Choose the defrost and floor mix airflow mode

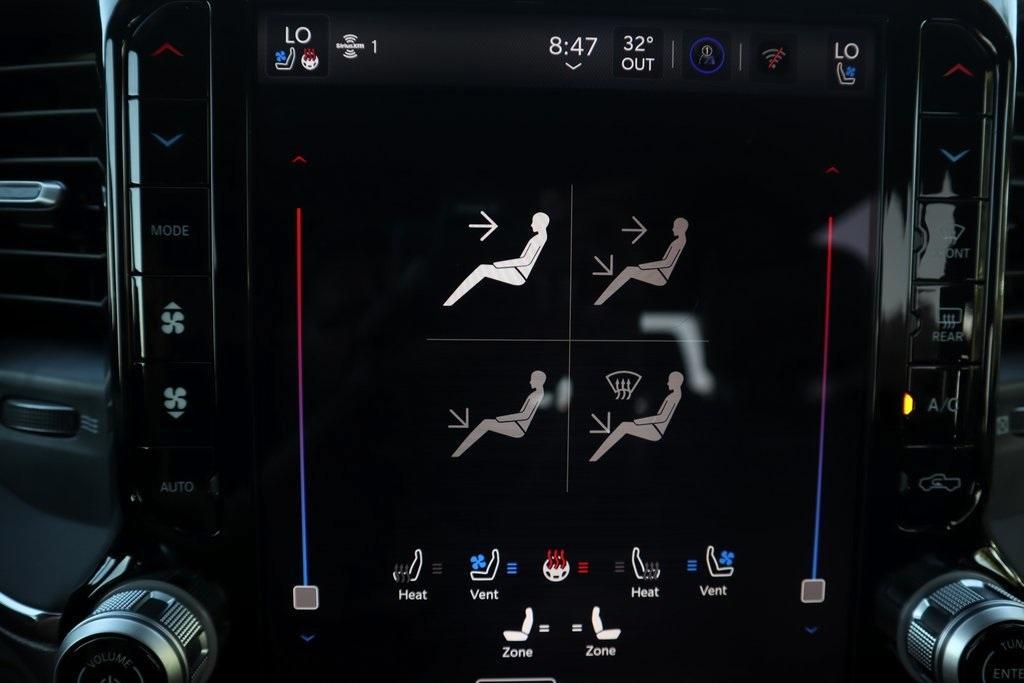coord(637,415)
